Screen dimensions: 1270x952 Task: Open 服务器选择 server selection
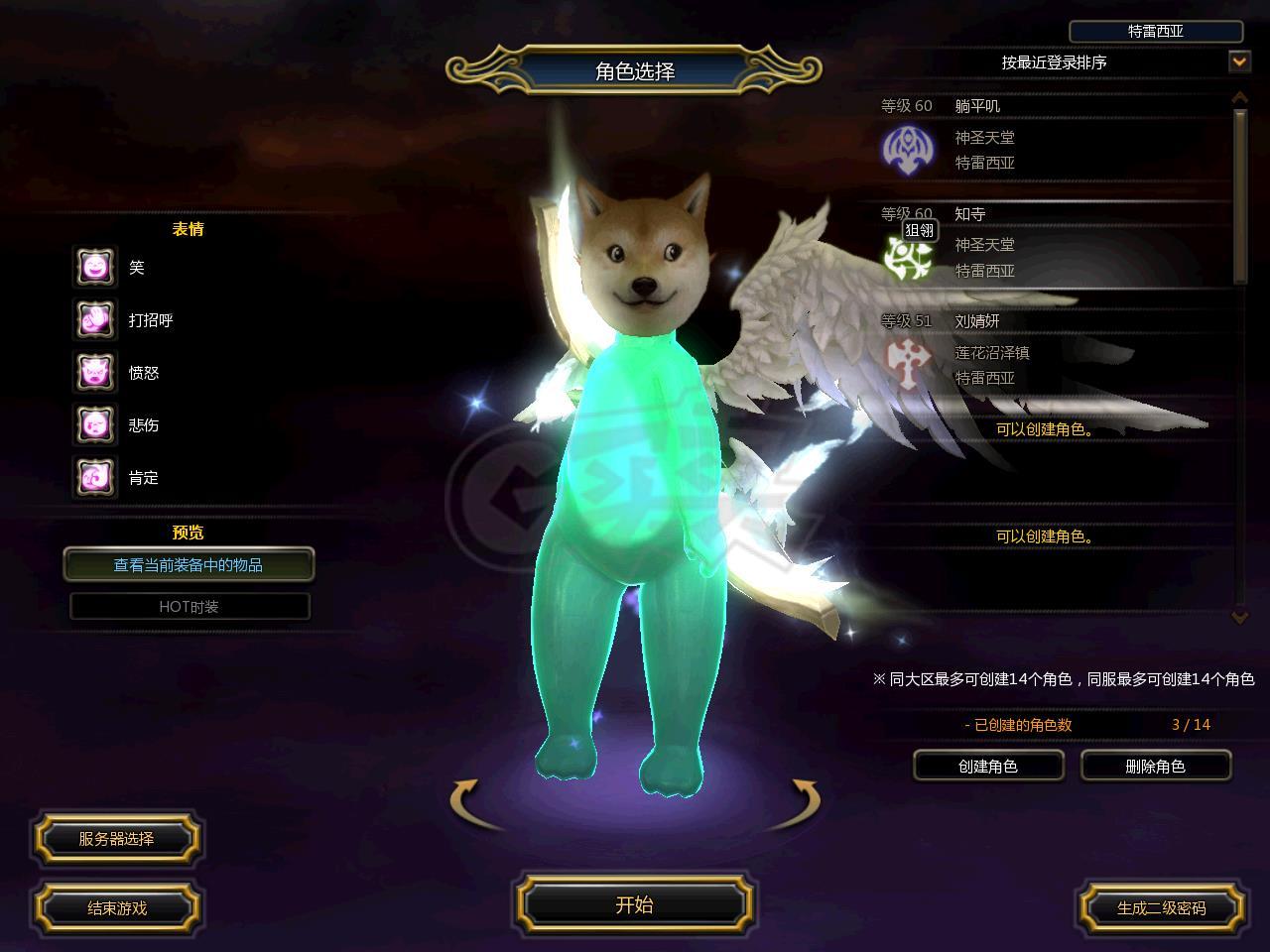pos(117,839)
